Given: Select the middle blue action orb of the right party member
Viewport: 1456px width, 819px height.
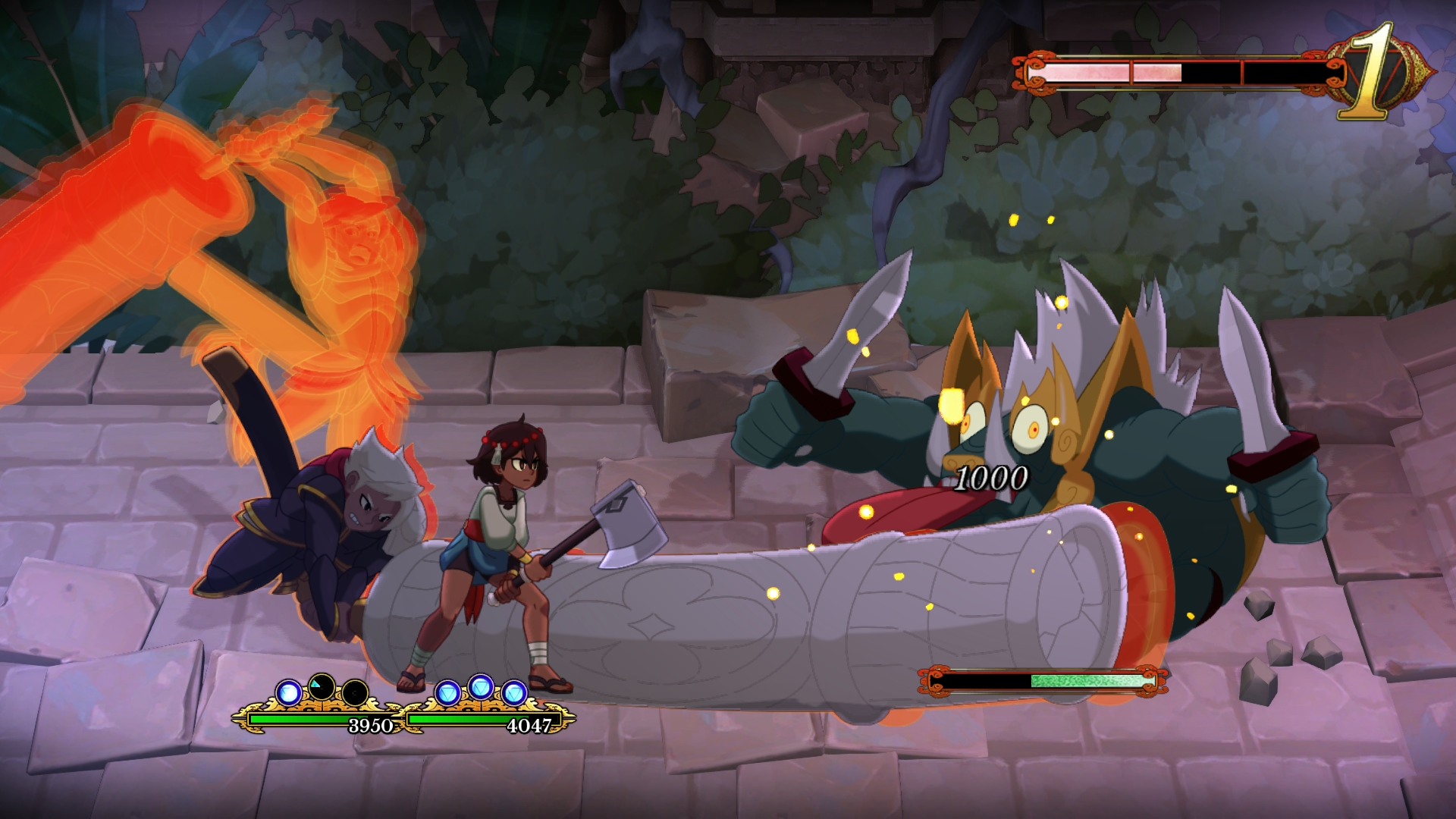Looking at the screenshot, I should (x=481, y=689).
